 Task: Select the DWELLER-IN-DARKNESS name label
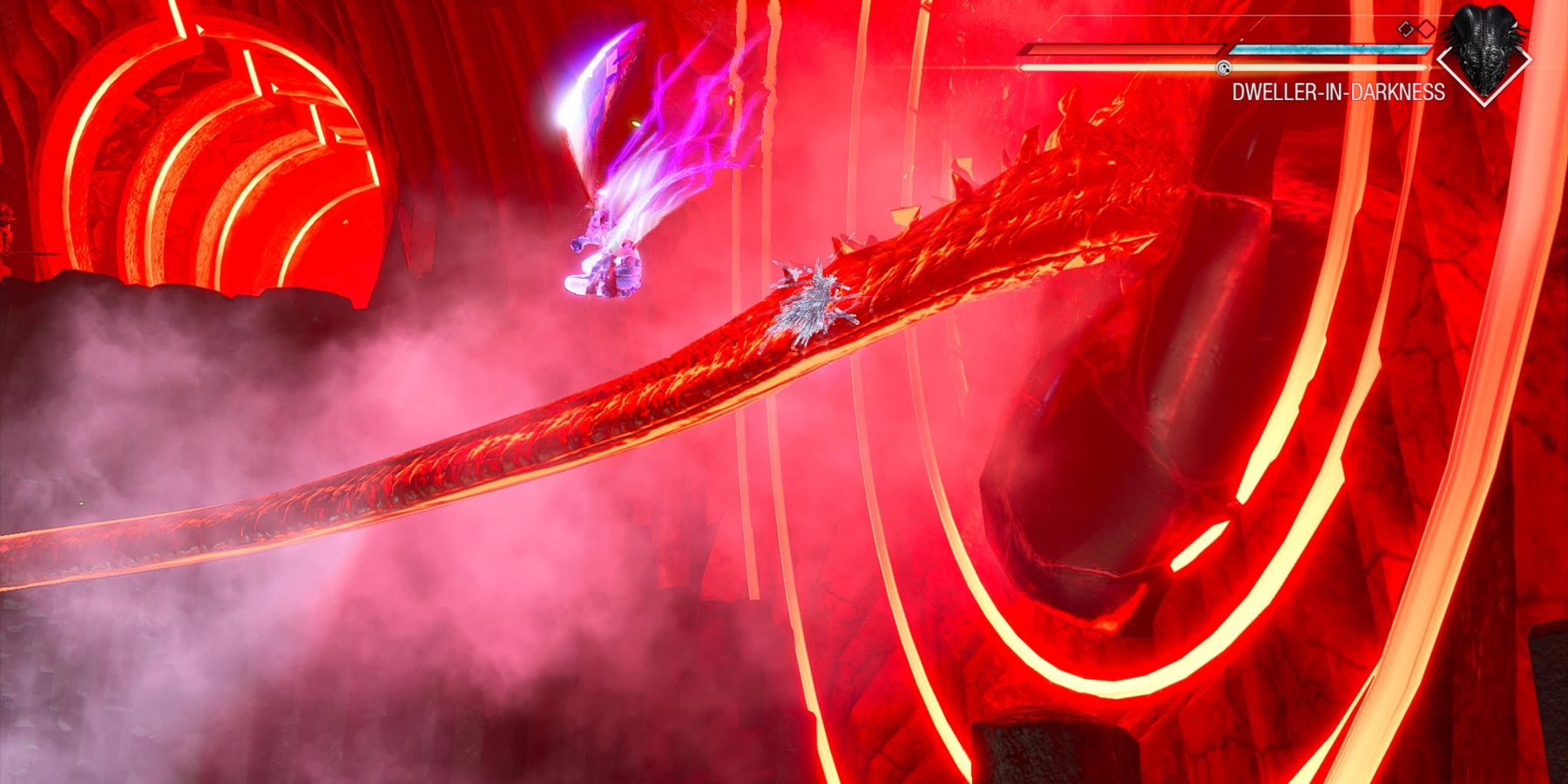point(1339,91)
